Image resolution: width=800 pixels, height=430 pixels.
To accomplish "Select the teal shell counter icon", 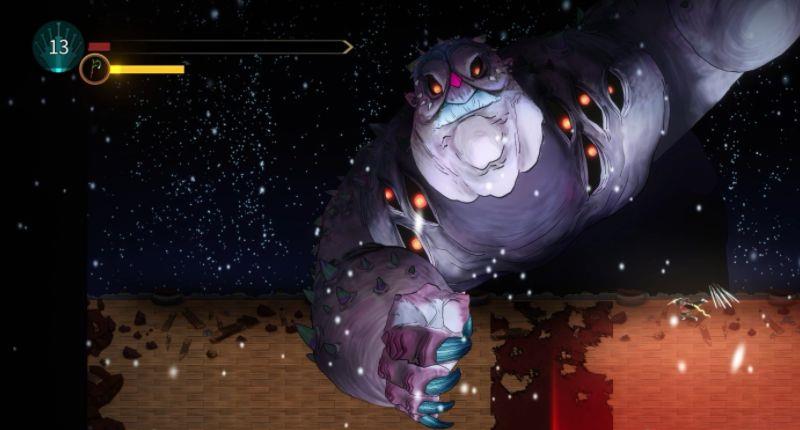I will pos(58,46).
